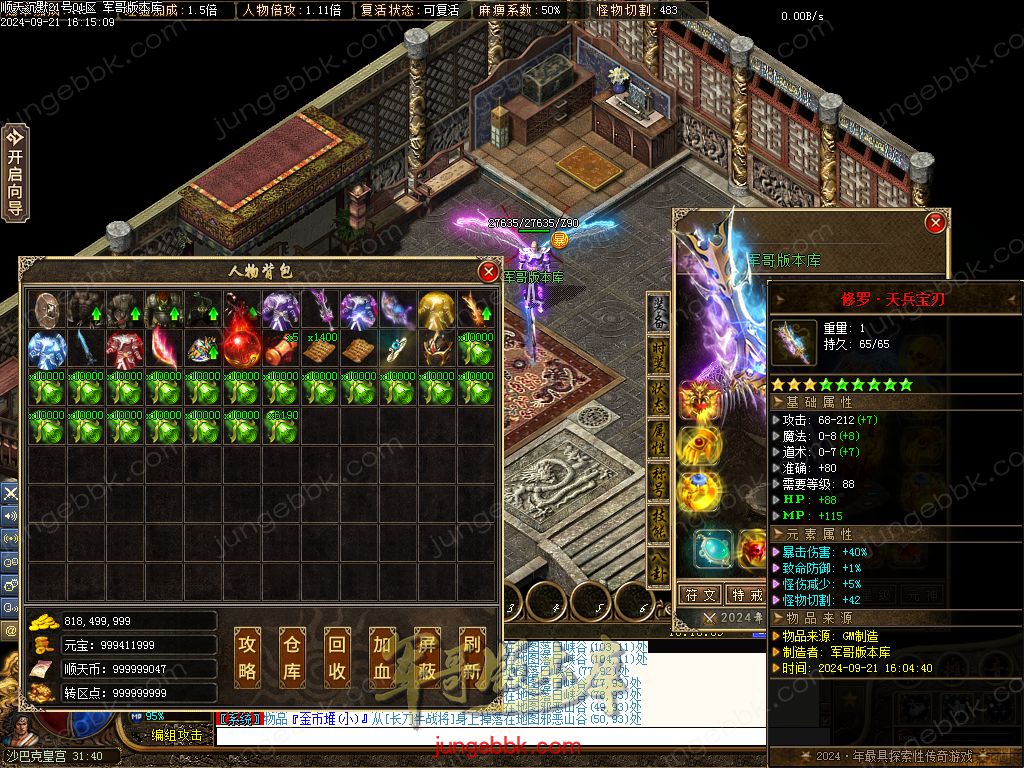Pick the scroll stack marked x1400
Screen dimensions: 1024x768
319,349
